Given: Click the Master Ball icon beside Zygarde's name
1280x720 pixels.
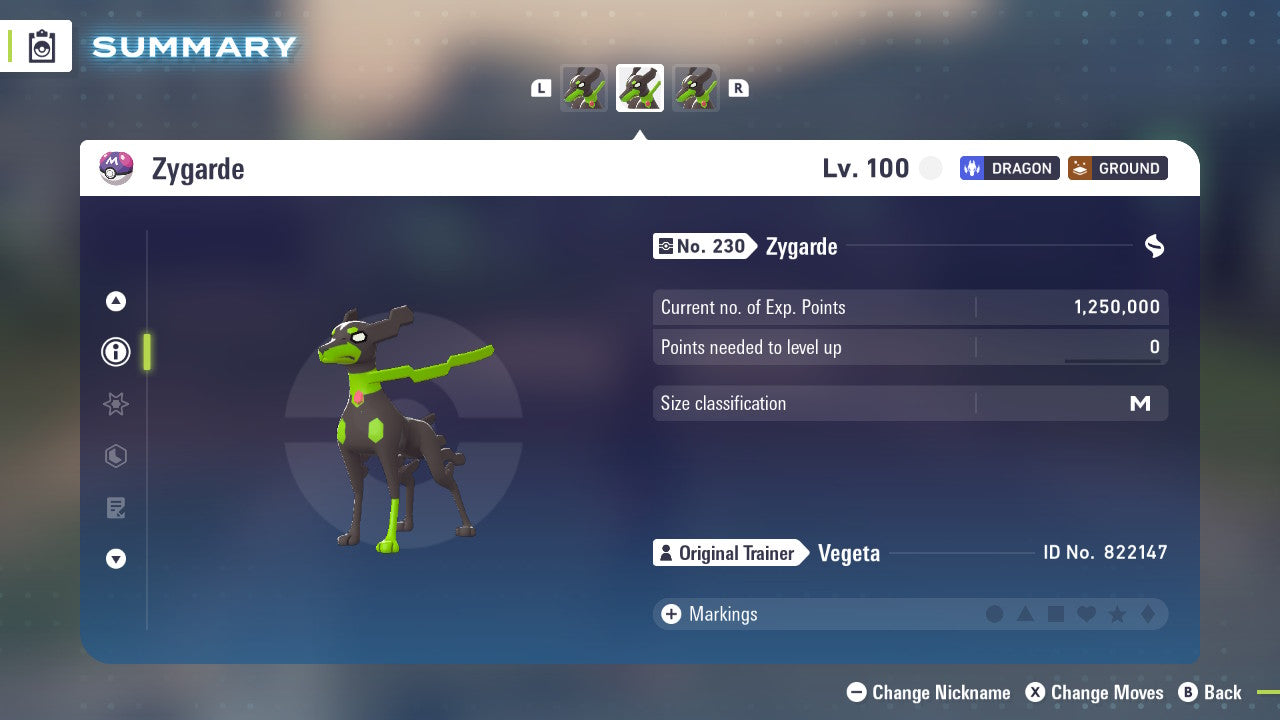Looking at the screenshot, I should (114, 167).
